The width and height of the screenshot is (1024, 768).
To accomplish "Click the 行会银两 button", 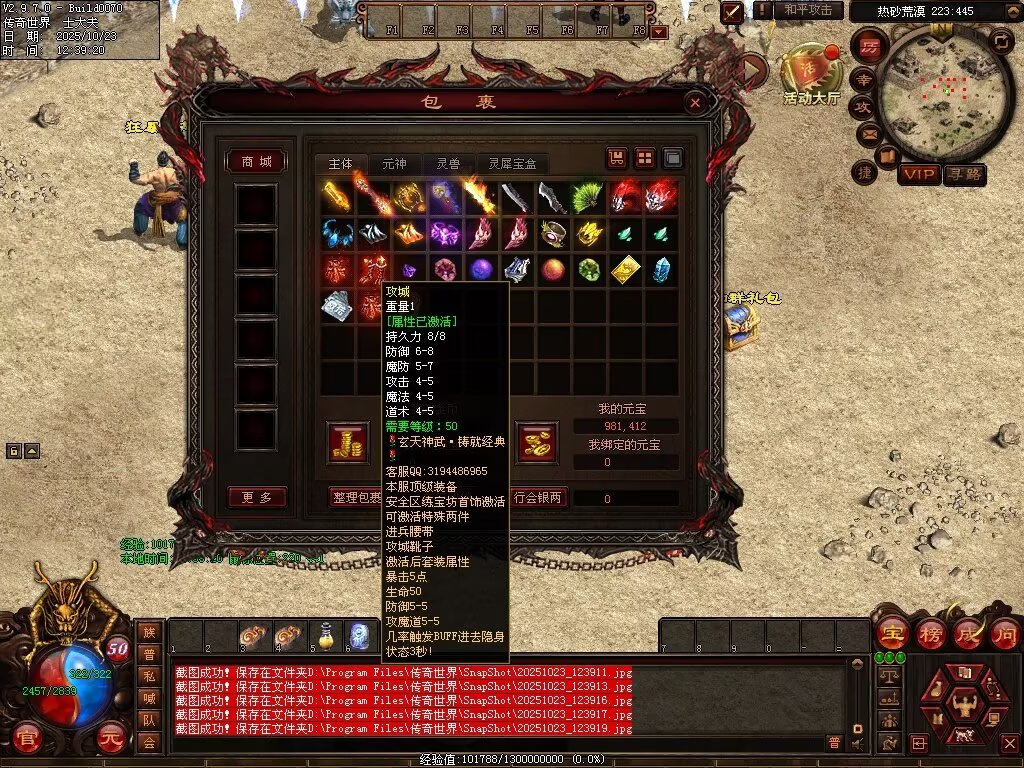I will pos(540,497).
